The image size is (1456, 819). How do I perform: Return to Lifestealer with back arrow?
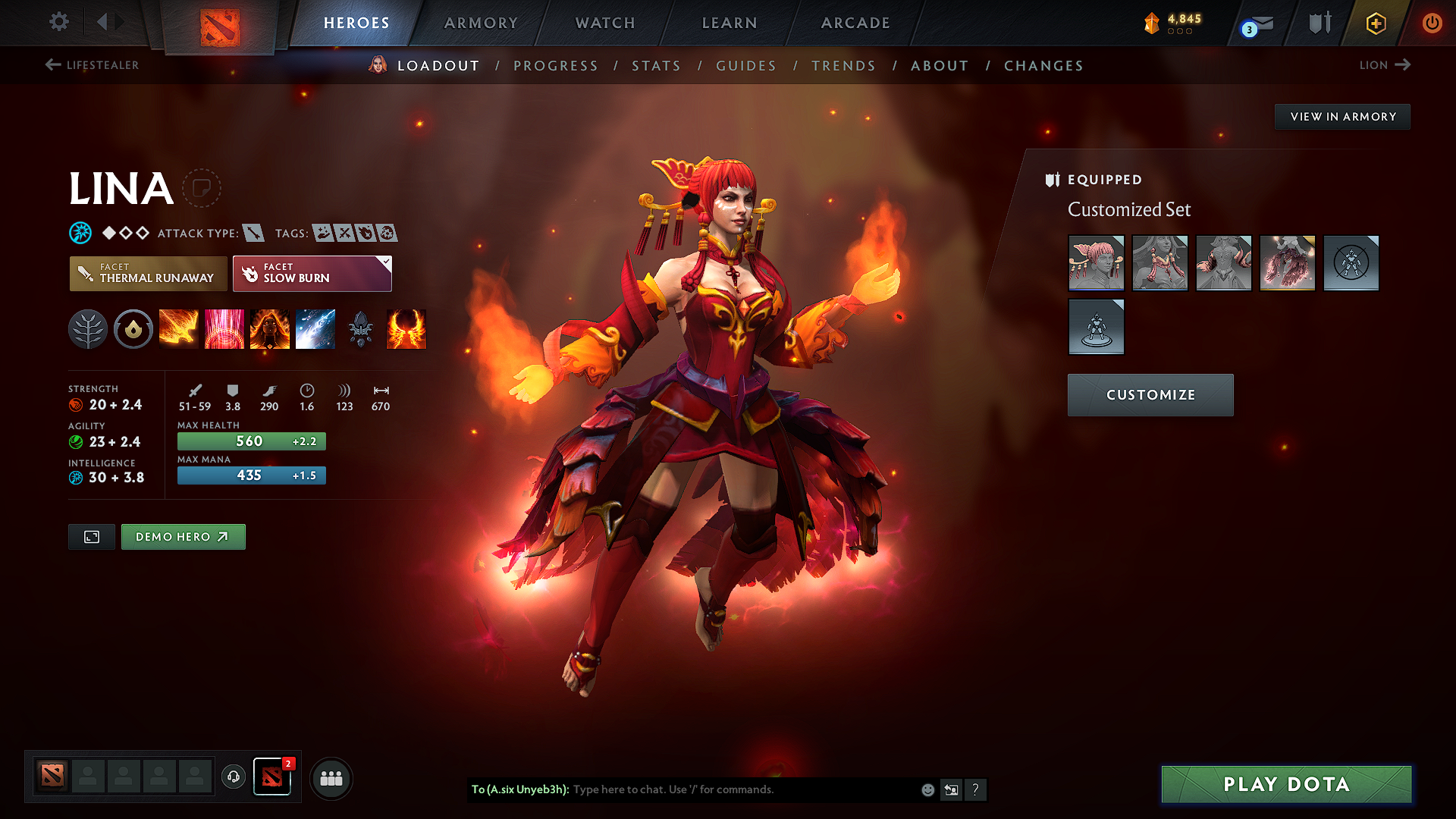click(x=52, y=65)
